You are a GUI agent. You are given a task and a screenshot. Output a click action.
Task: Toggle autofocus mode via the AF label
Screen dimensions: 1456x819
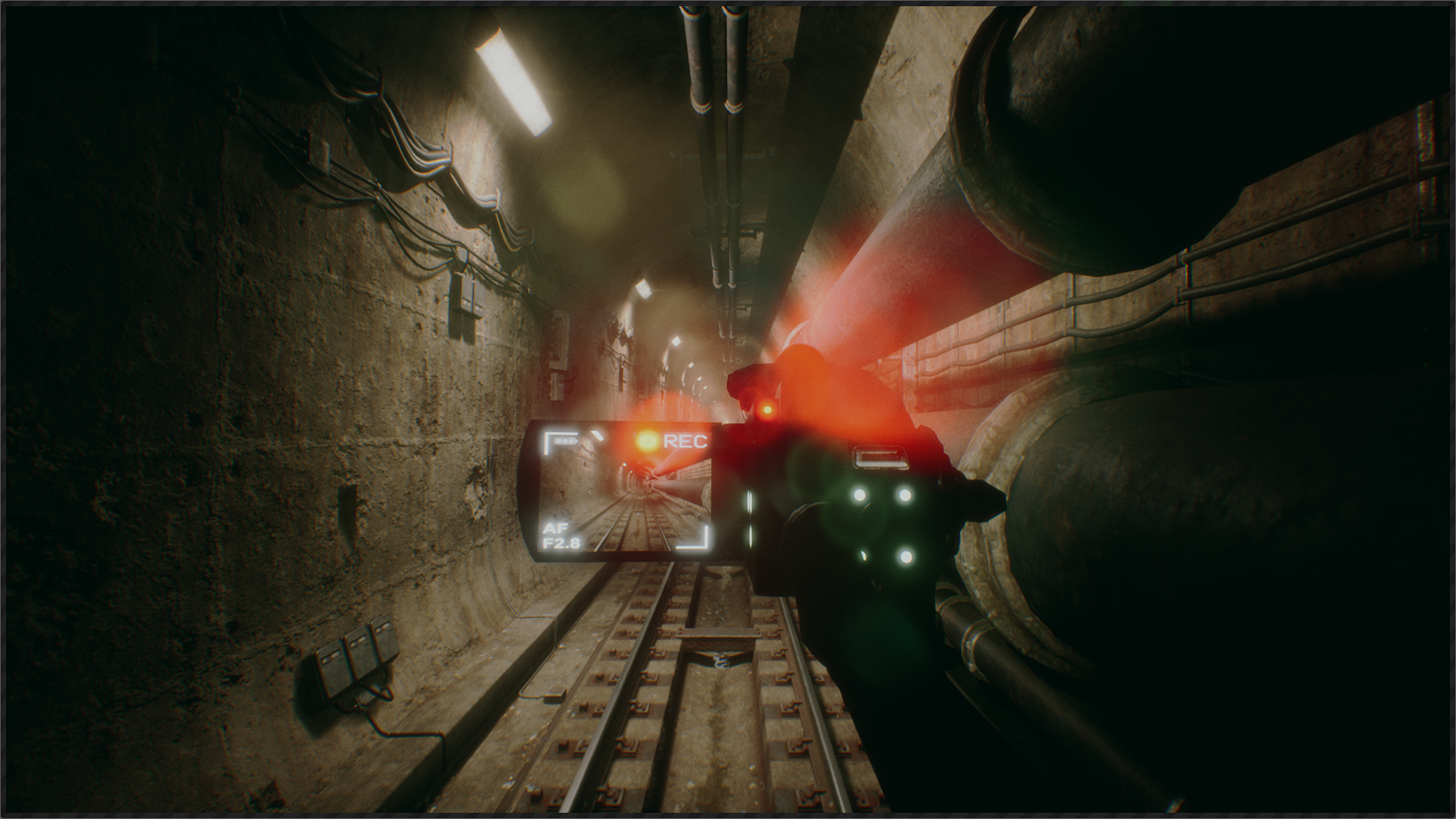[557, 529]
